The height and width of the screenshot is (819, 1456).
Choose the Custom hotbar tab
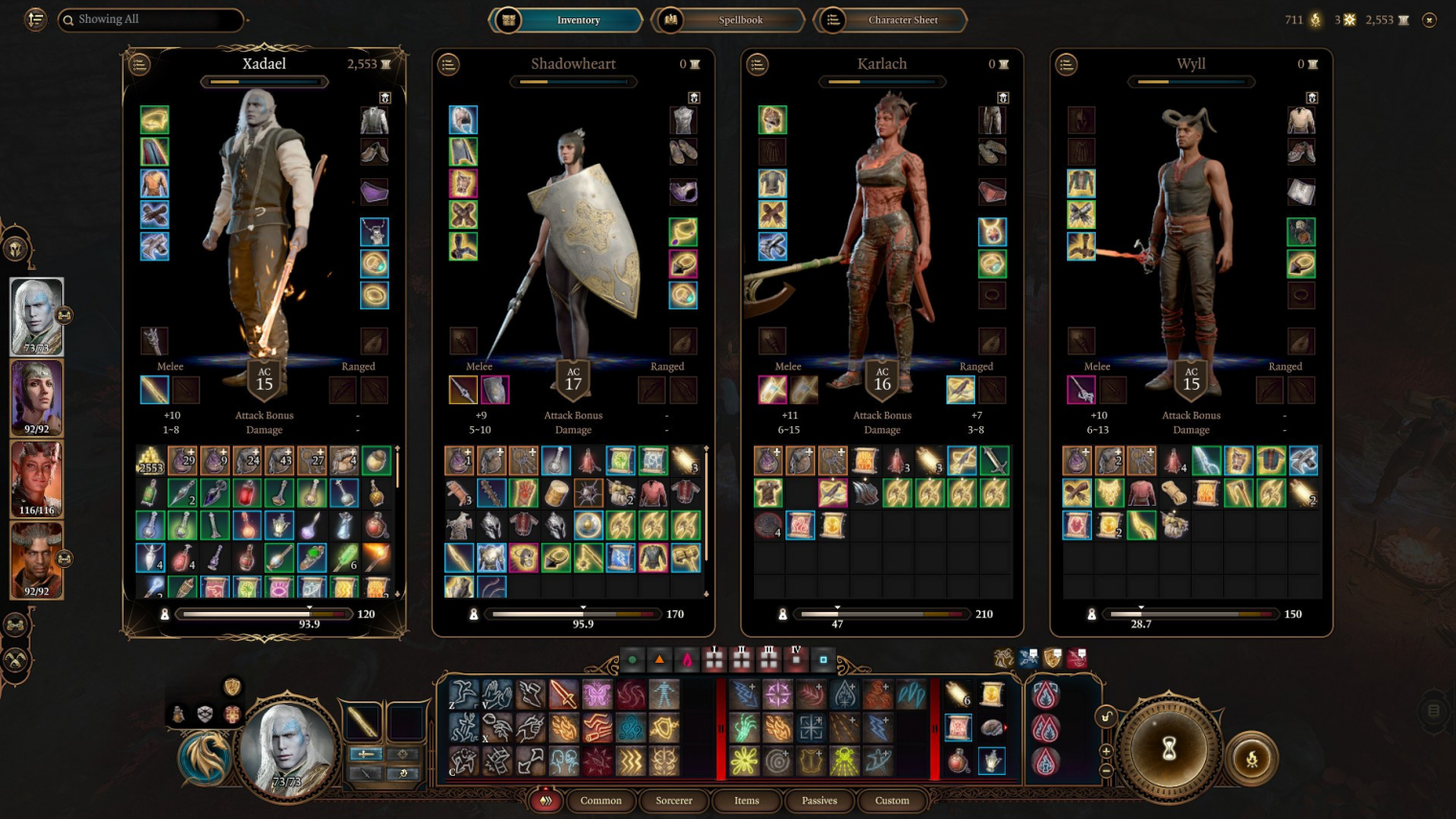point(892,801)
